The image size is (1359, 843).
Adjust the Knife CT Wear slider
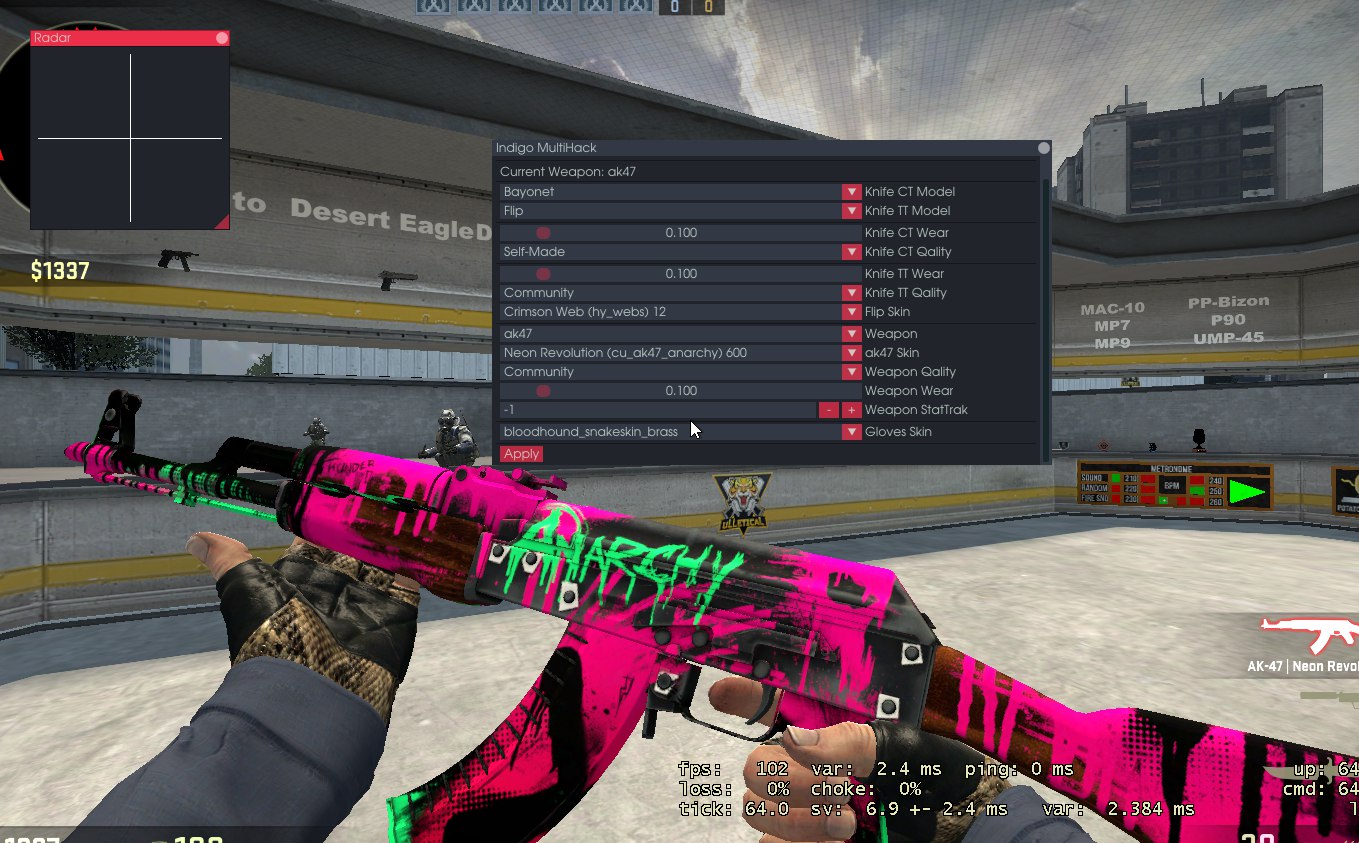(x=544, y=233)
